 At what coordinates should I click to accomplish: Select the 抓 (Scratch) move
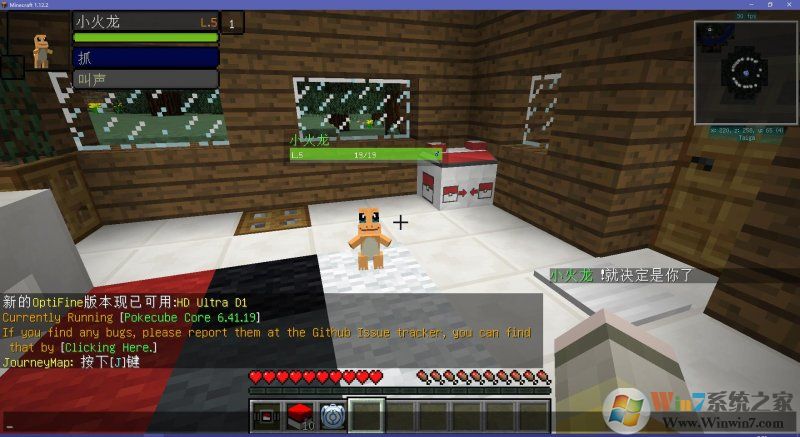tap(146, 58)
